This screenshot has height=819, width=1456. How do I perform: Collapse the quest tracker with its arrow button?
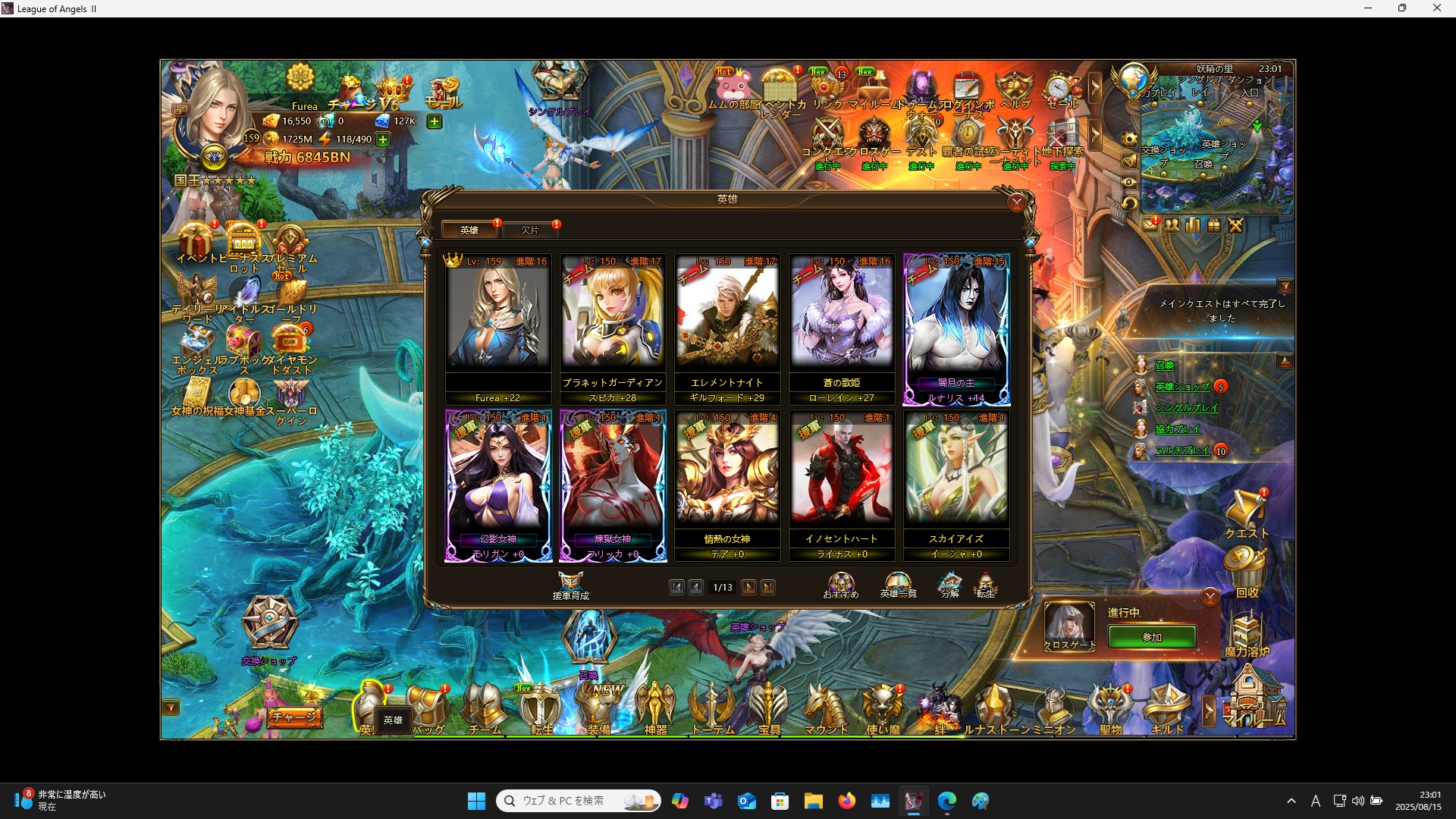point(1286,286)
